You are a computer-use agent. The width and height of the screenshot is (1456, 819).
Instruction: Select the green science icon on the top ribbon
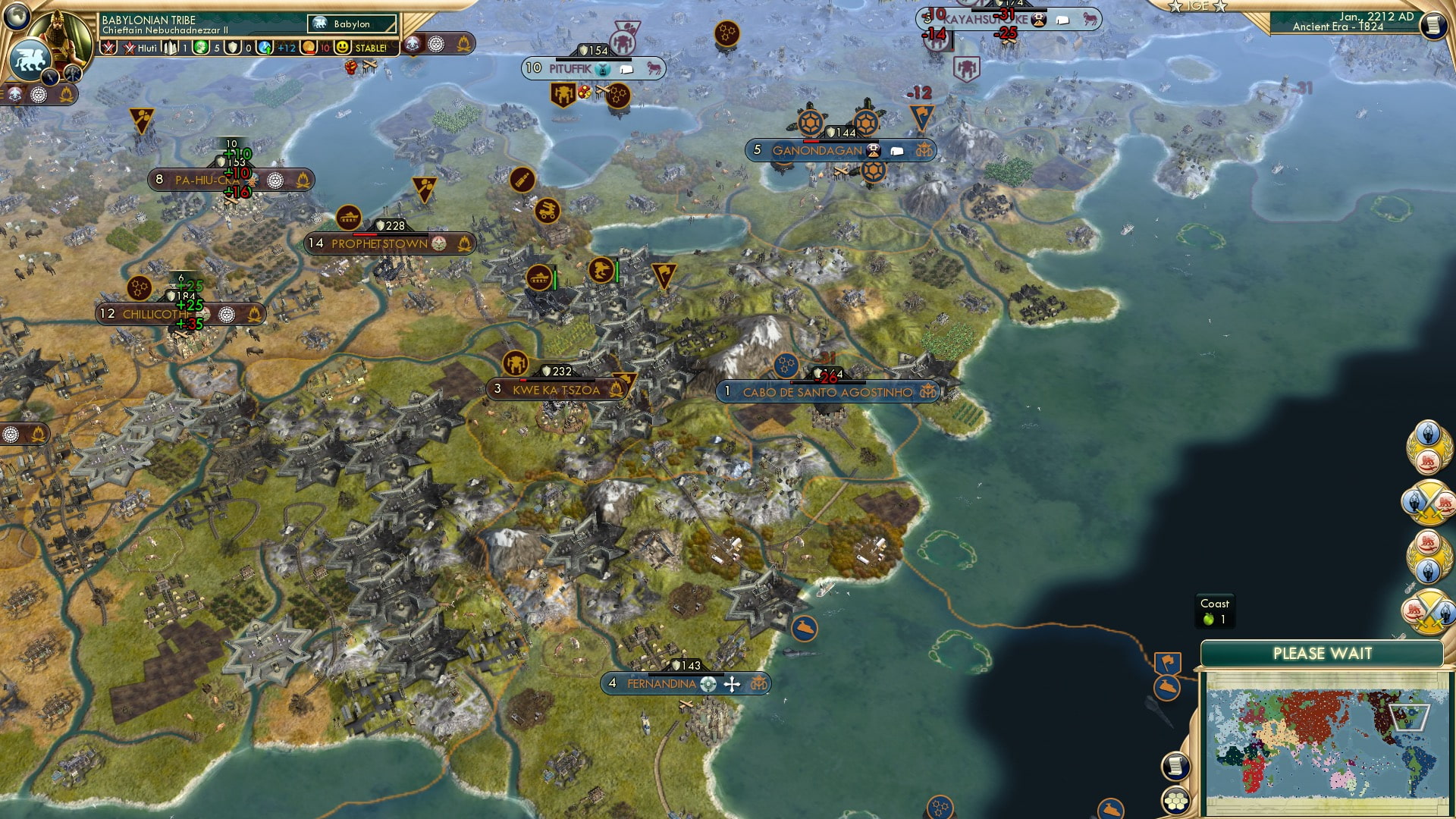point(202,48)
